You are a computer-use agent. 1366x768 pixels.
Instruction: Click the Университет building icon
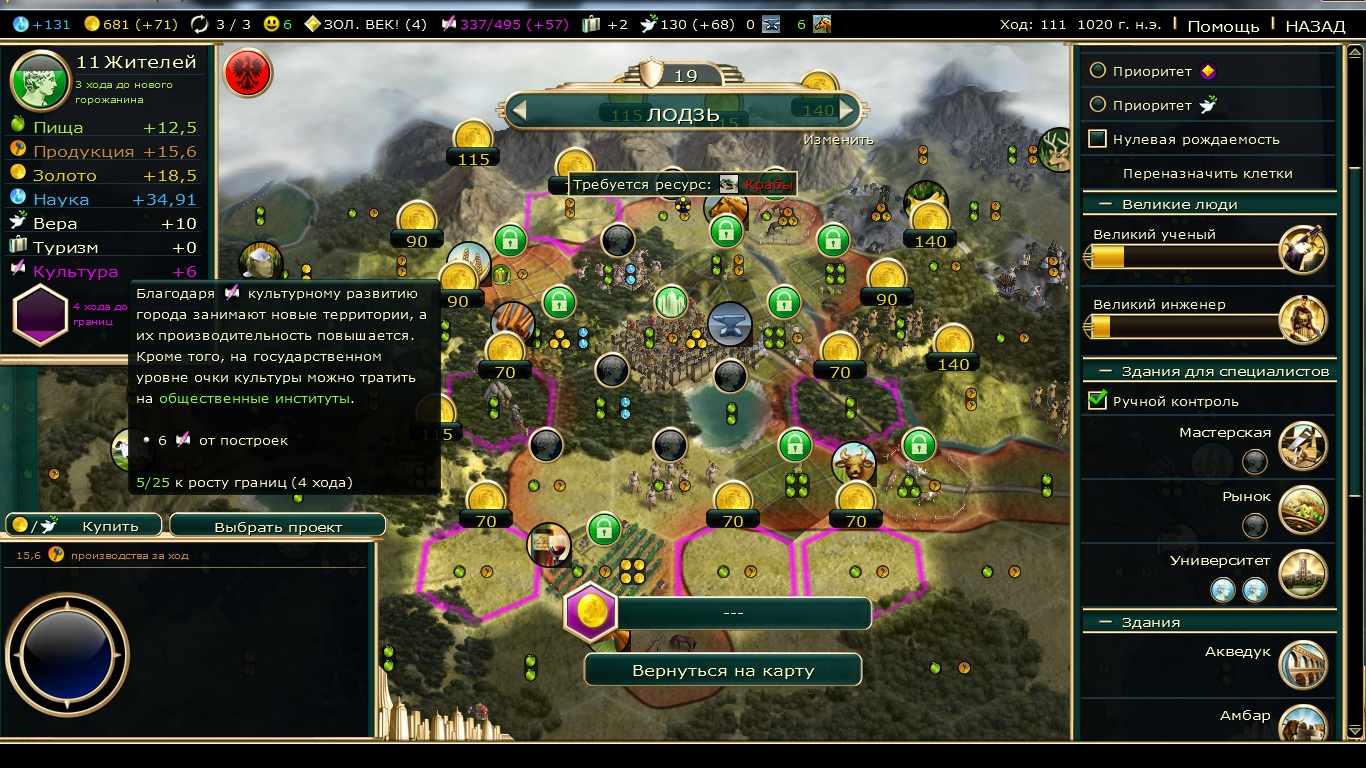coord(1302,573)
